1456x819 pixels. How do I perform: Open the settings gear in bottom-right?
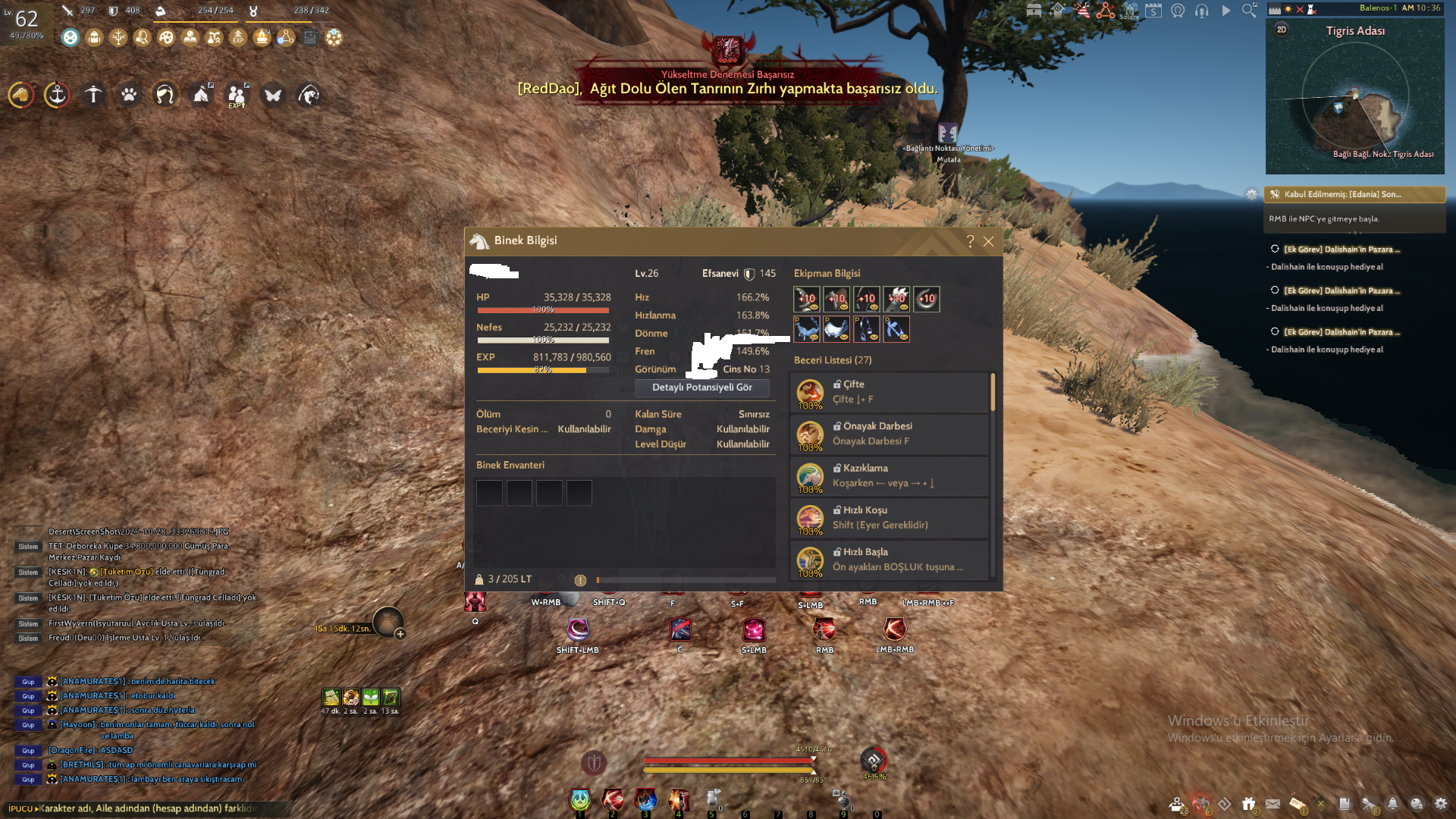(x=1441, y=804)
